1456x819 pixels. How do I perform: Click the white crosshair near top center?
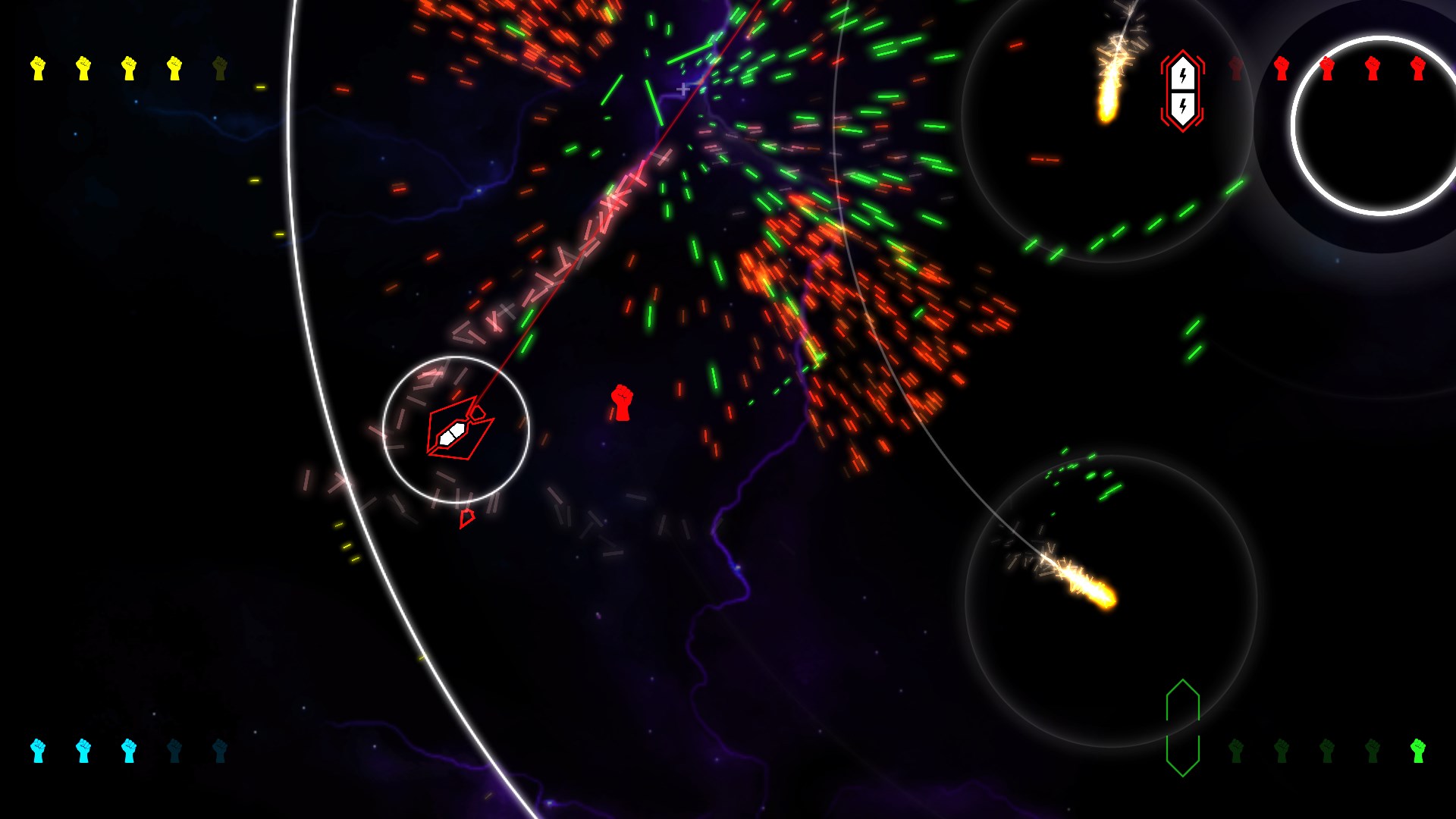point(683,89)
